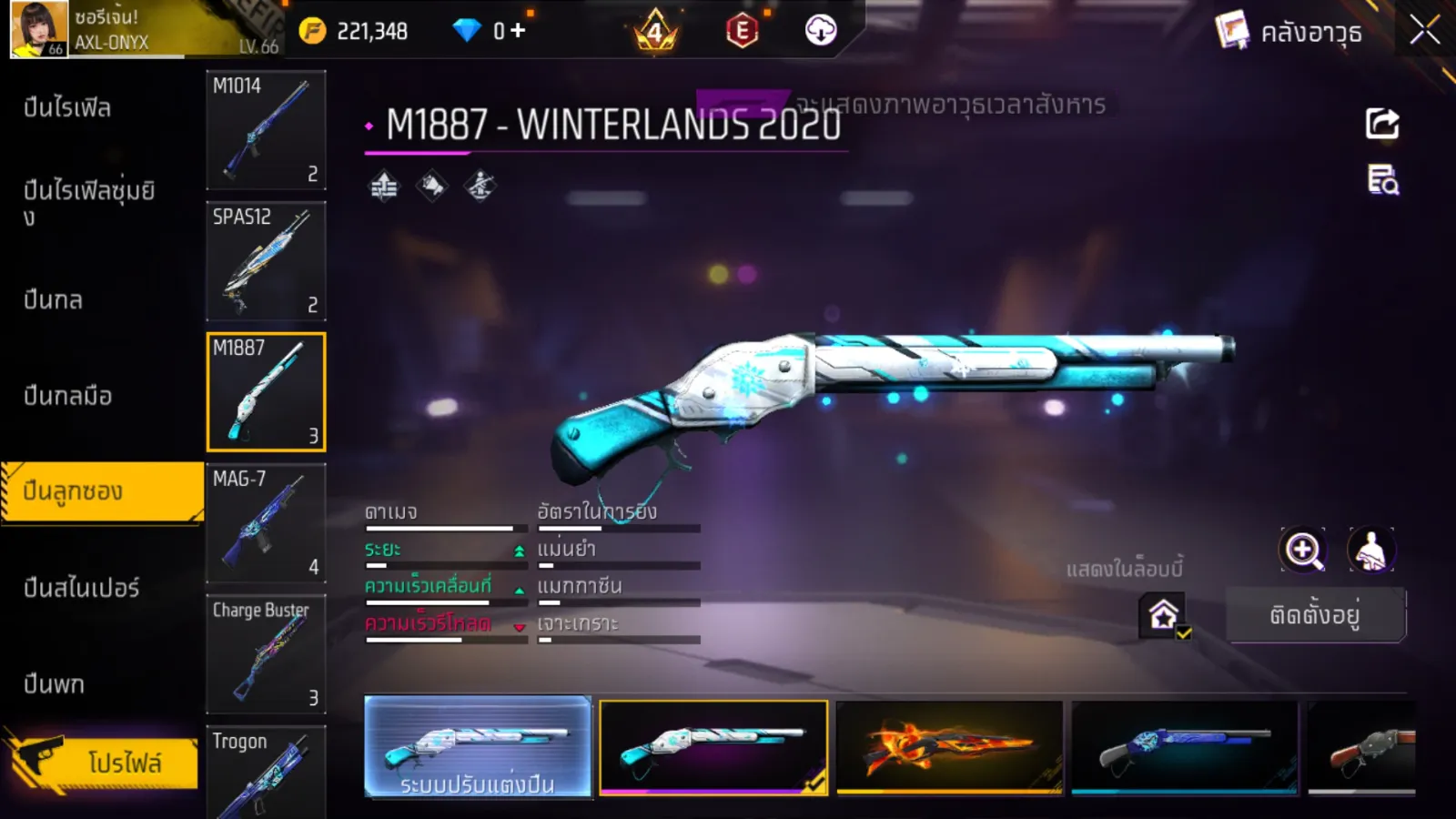This screenshot has width=1456, height=819.
Task: Open the ปืนกล weapon category
Action: (54, 300)
